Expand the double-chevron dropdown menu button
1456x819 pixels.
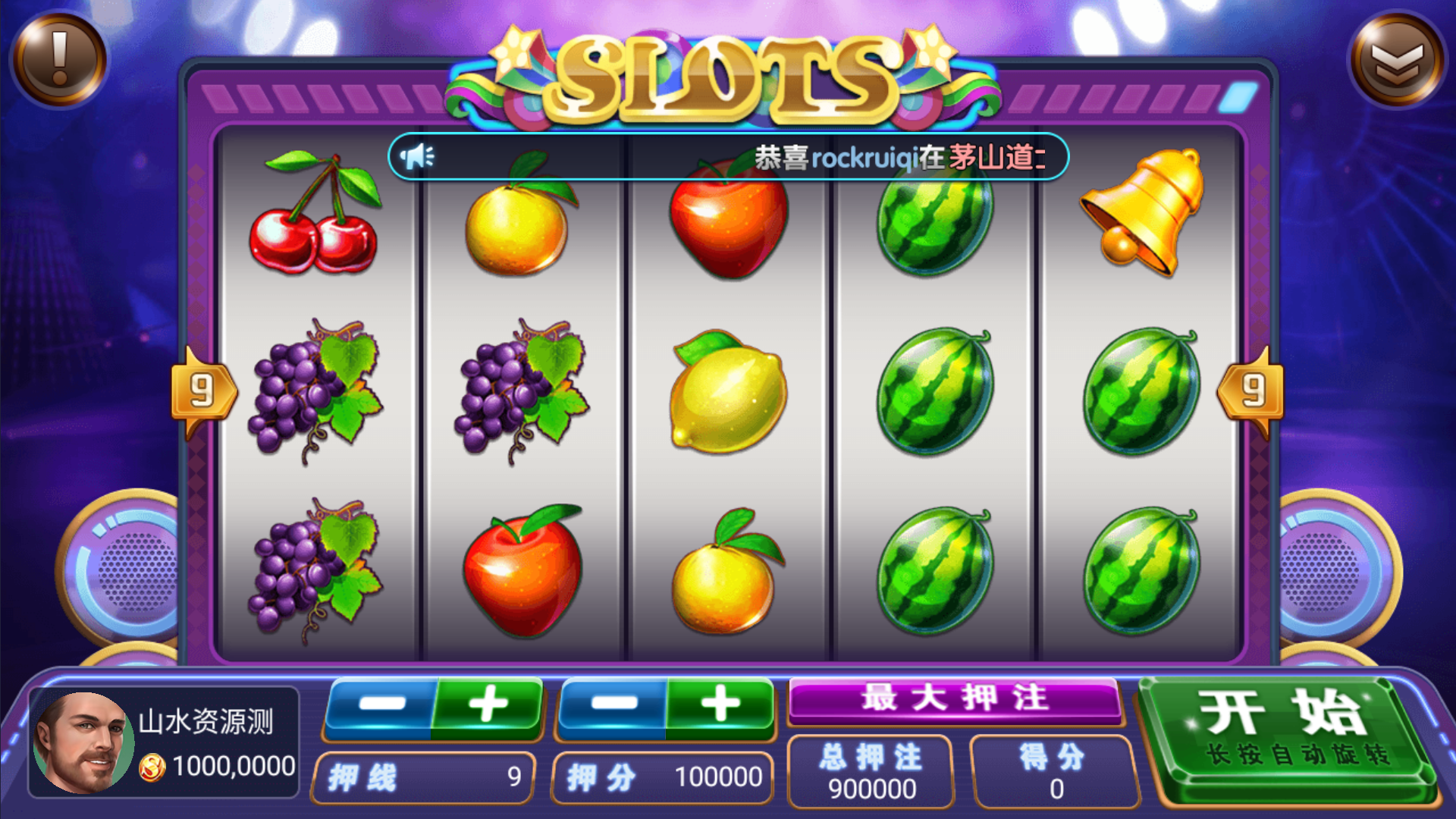1396,59
